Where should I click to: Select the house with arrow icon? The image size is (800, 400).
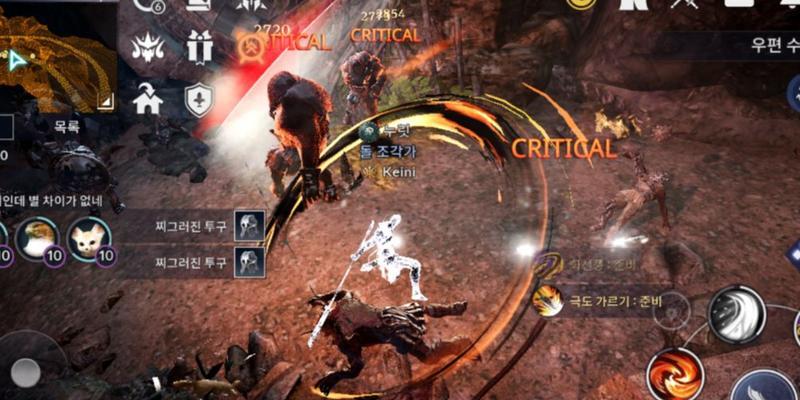pos(148,99)
